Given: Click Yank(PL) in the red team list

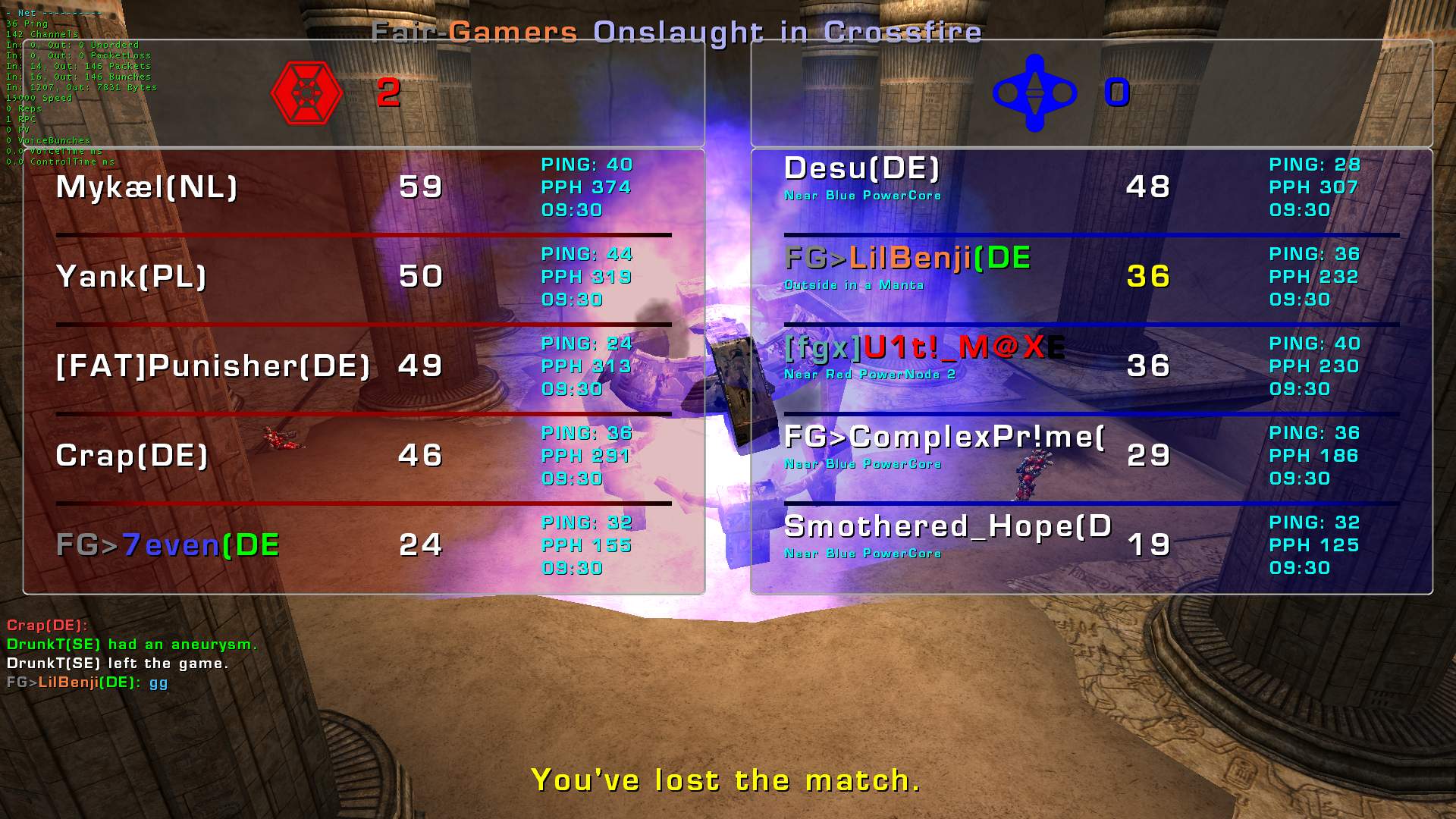Looking at the screenshot, I should coord(131,277).
